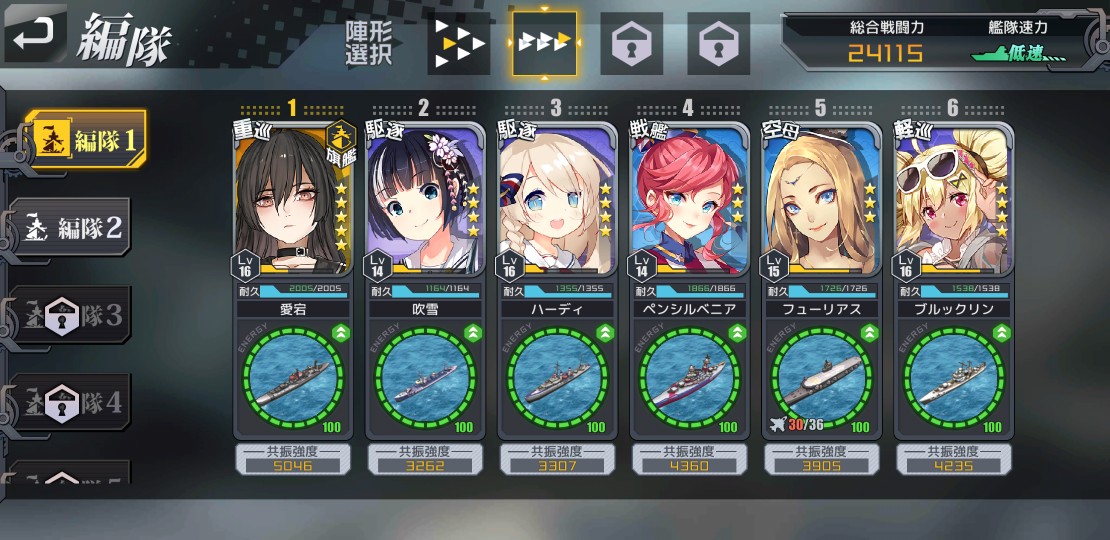The image size is (1110, 540).
Task: Select destroyer ハーディ character card
Action: point(556,200)
